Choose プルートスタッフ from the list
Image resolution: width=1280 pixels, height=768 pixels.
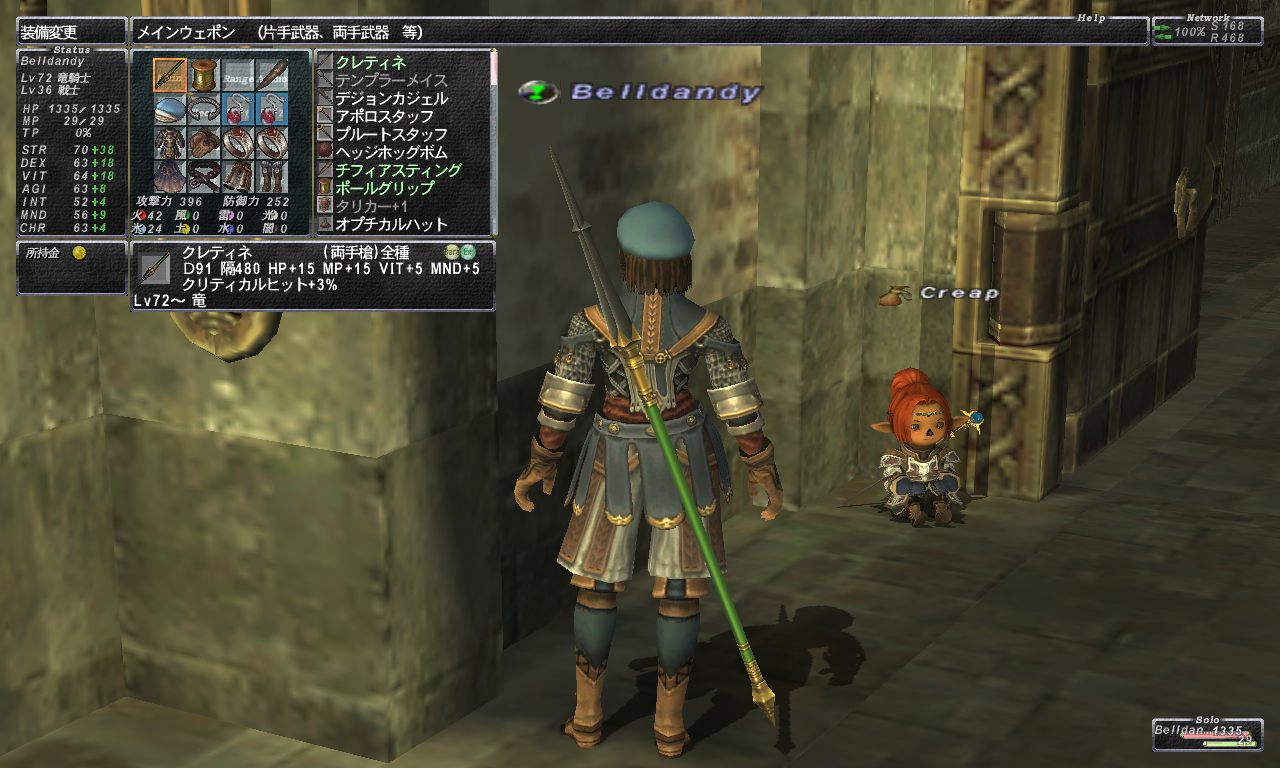click(391, 135)
